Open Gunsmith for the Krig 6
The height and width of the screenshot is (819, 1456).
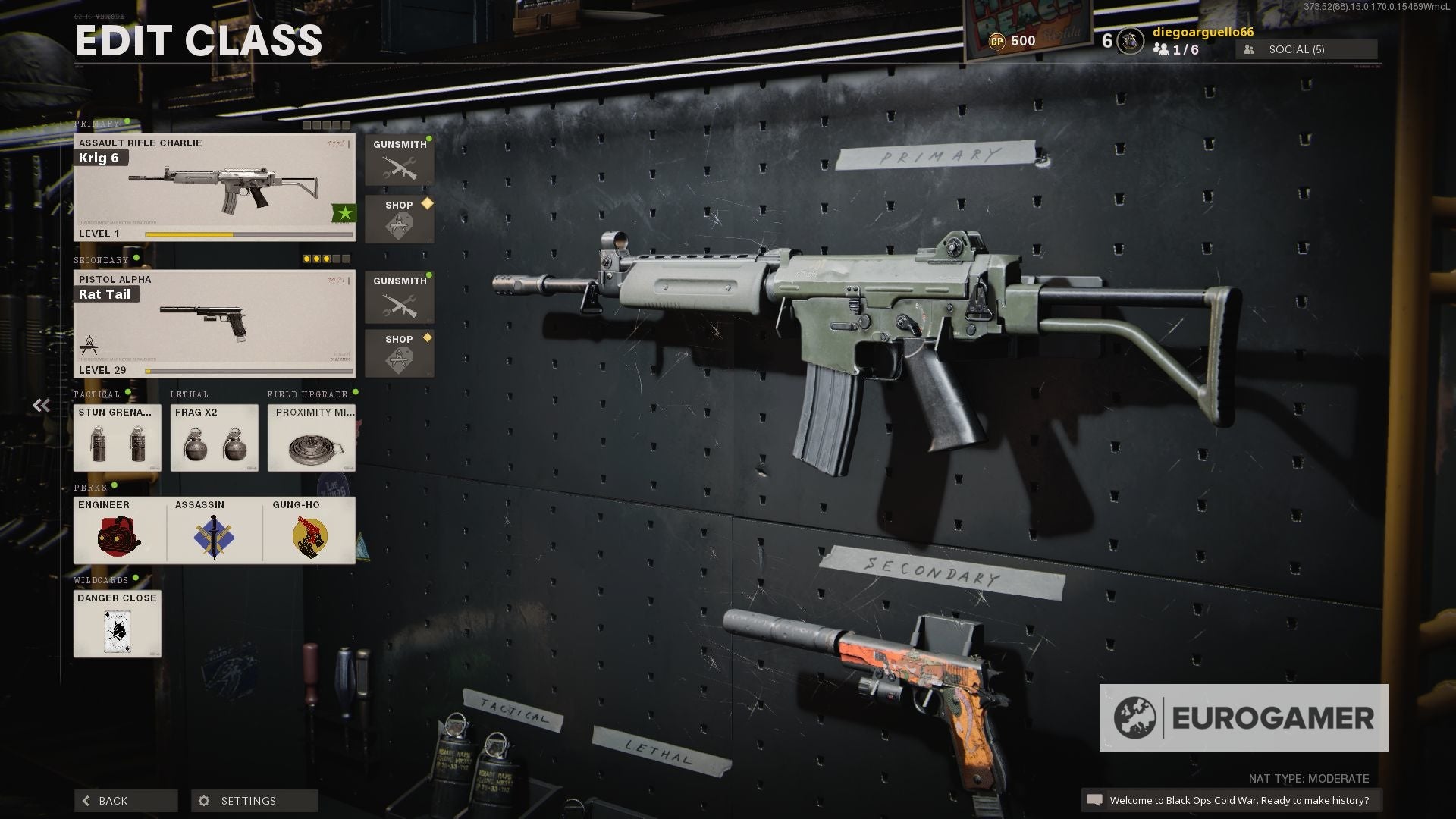pos(399,160)
